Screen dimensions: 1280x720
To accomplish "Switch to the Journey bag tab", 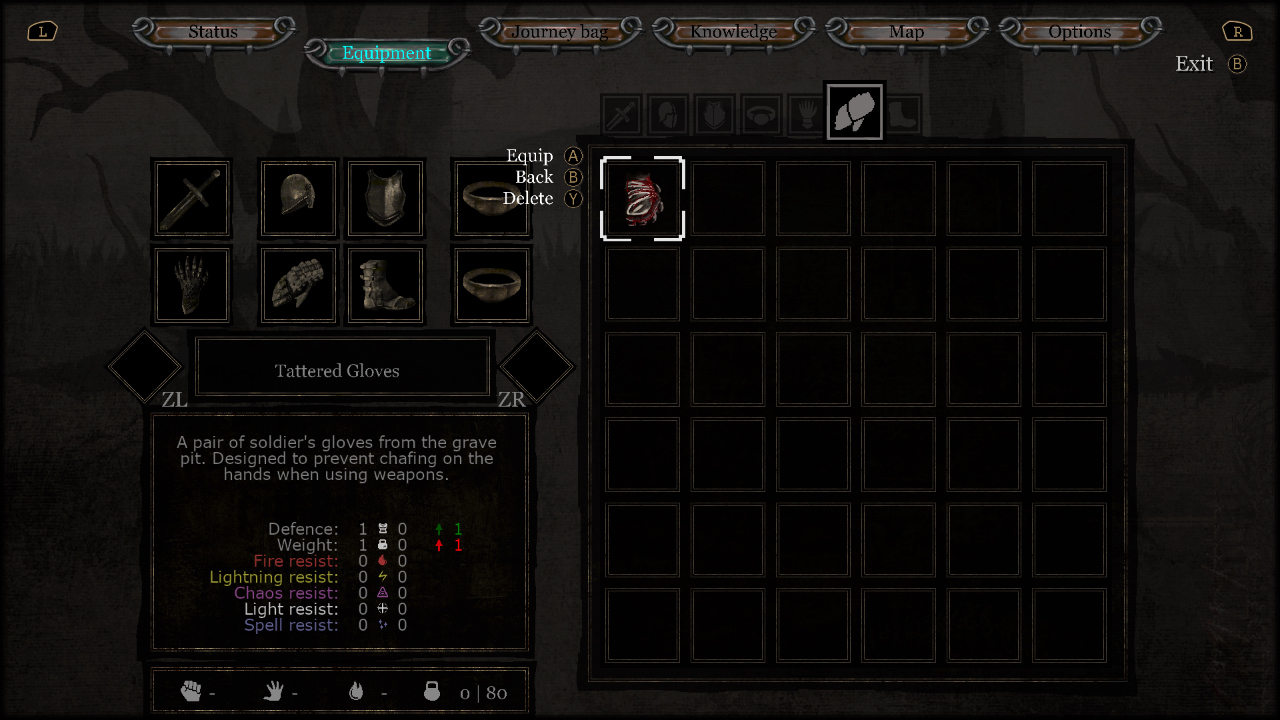I will pyautogui.click(x=559, y=32).
